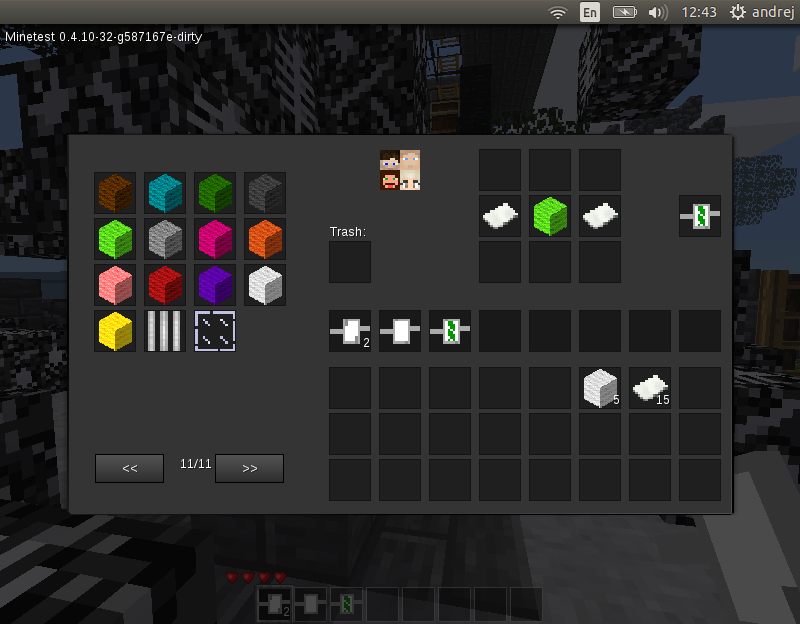Take the green banner from the craft output
800x624 pixels.
tap(700, 216)
